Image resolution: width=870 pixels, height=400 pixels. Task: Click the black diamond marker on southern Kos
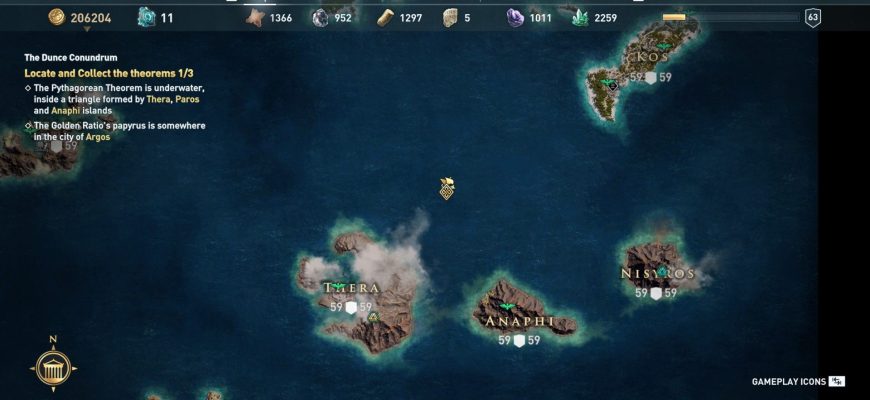tap(613, 86)
